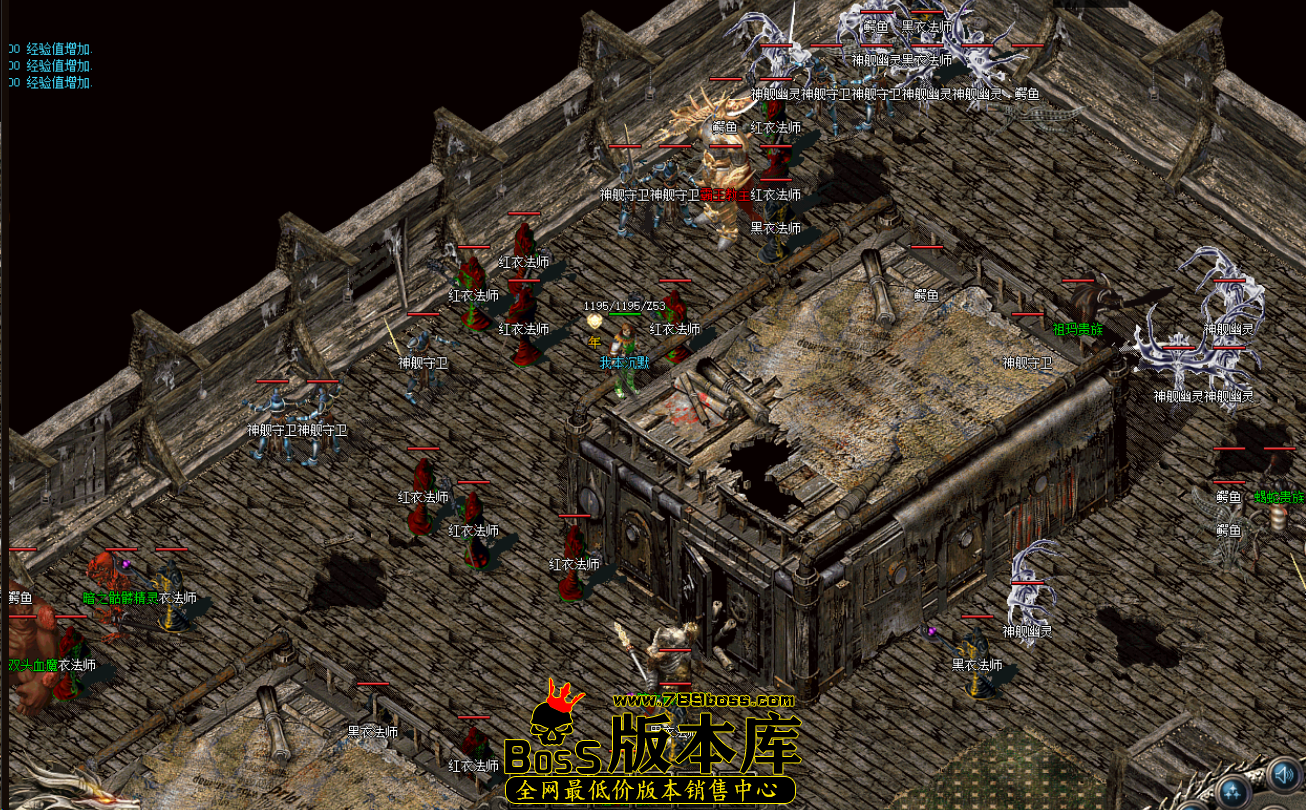The width and height of the screenshot is (1306, 810).
Task: Click the HP readout showing 1195/1195/253
Action: point(623,305)
